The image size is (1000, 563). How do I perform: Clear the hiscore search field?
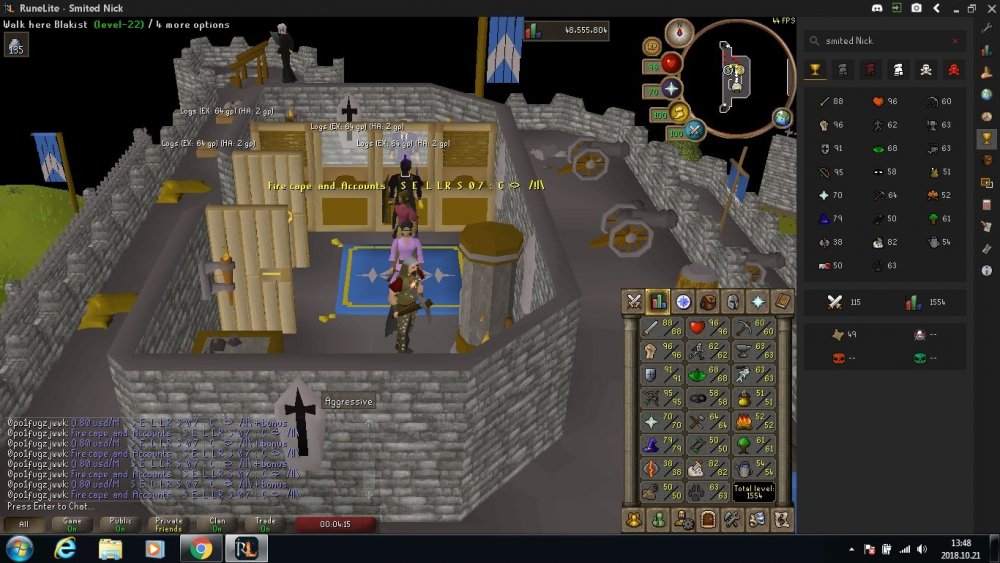[955, 41]
